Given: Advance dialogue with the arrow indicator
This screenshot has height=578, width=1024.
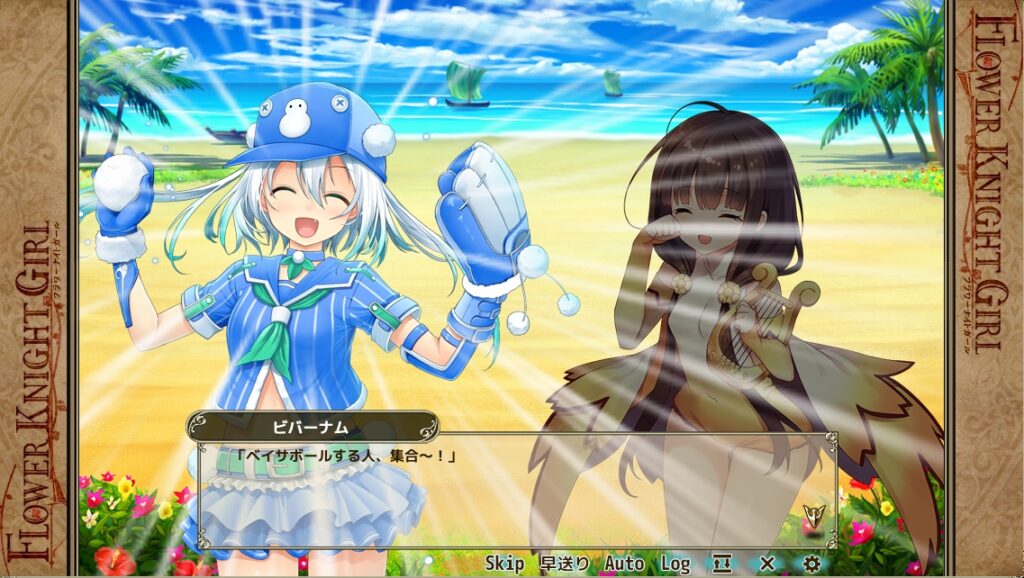Looking at the screenshot, I should 813,515.
